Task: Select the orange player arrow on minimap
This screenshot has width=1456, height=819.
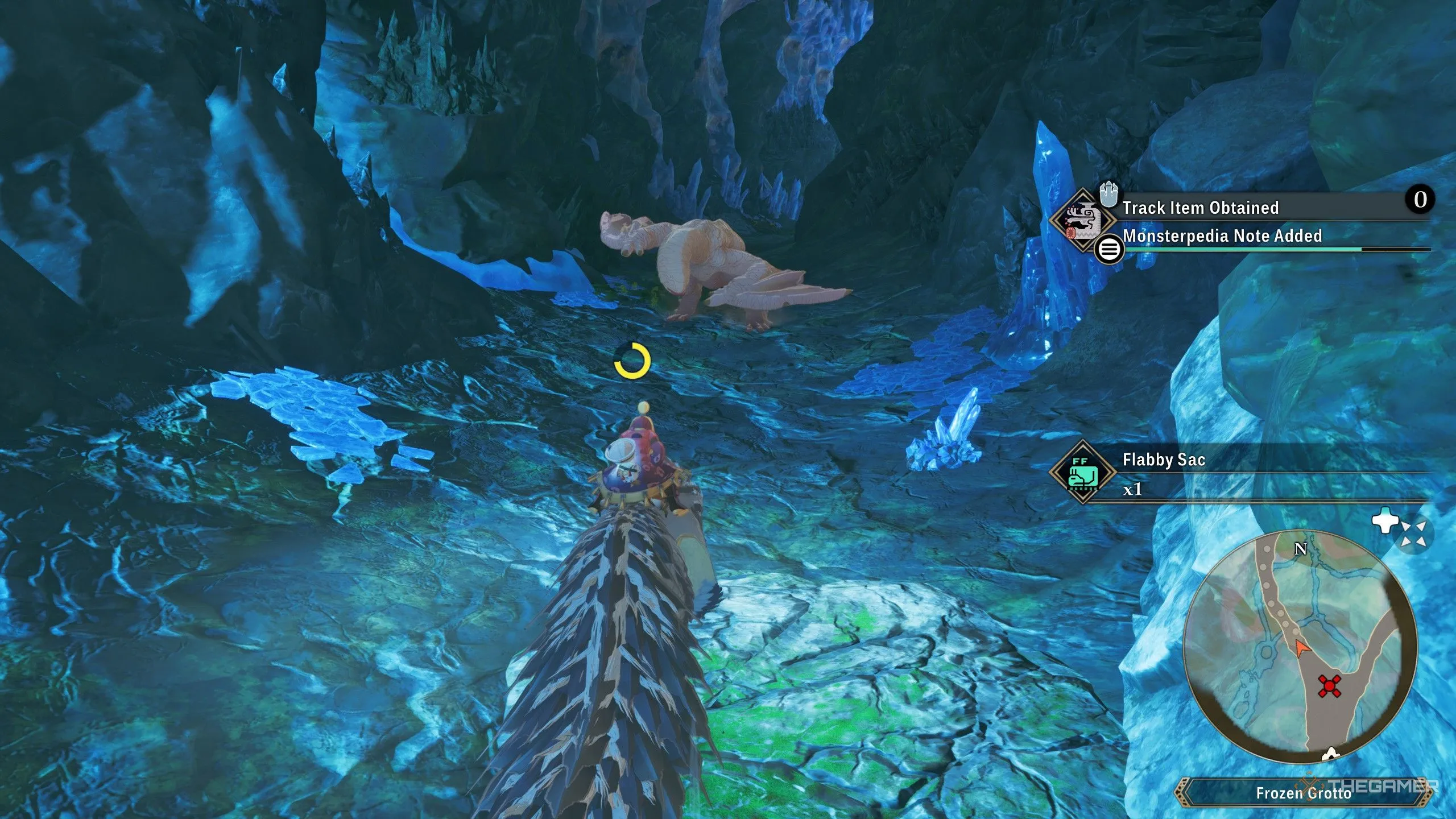Action: tap(1301, 647)
